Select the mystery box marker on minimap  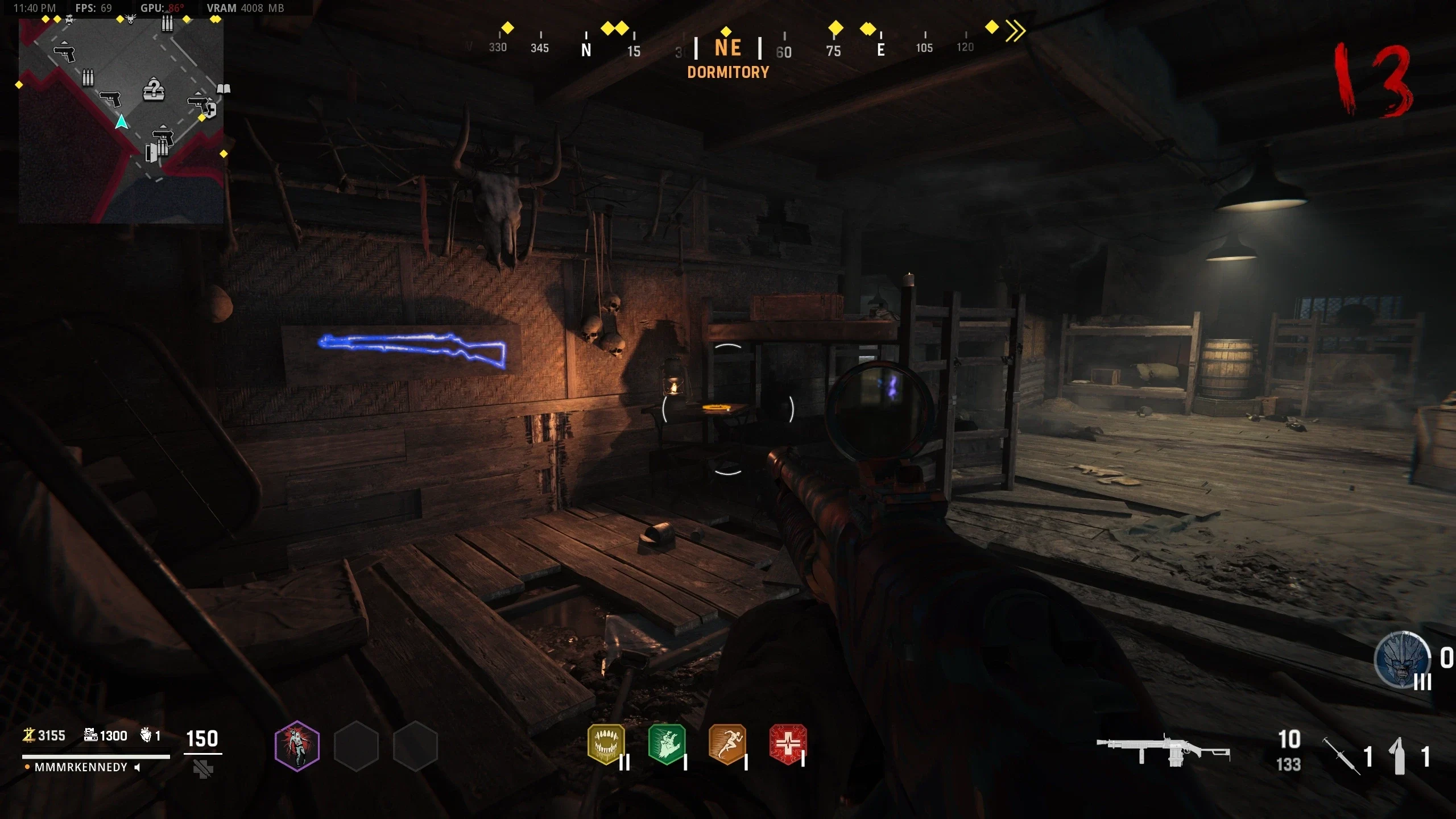tap(153, 89)
